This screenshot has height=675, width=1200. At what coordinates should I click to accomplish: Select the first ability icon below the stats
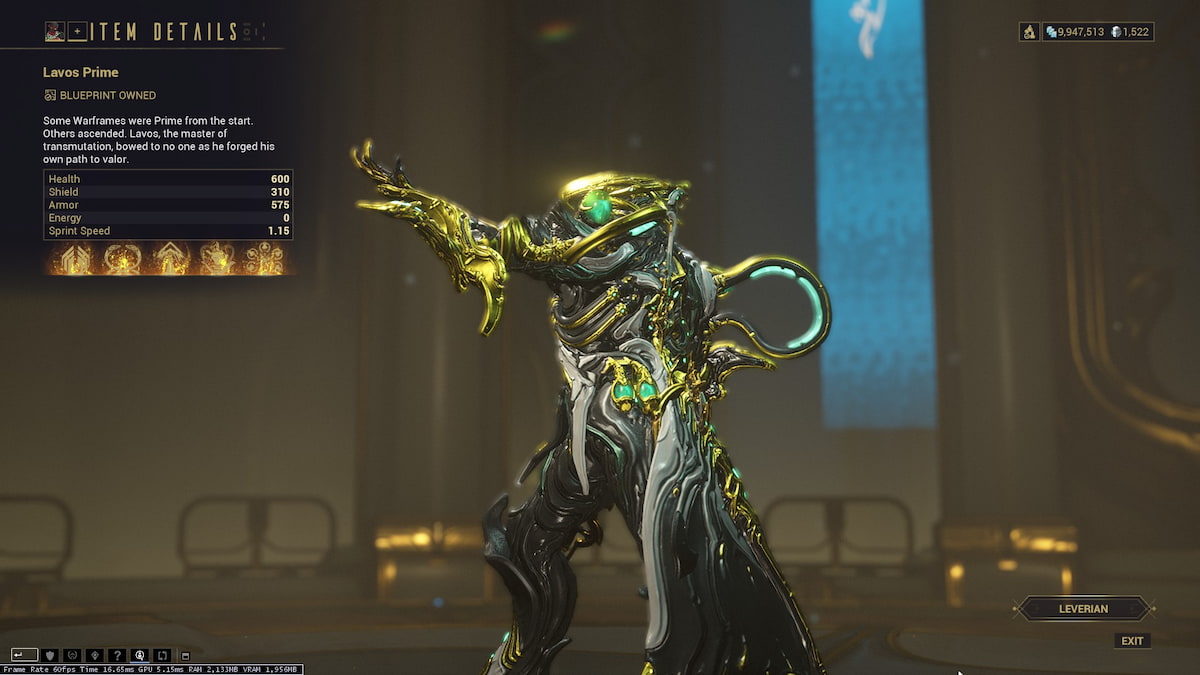73,259
